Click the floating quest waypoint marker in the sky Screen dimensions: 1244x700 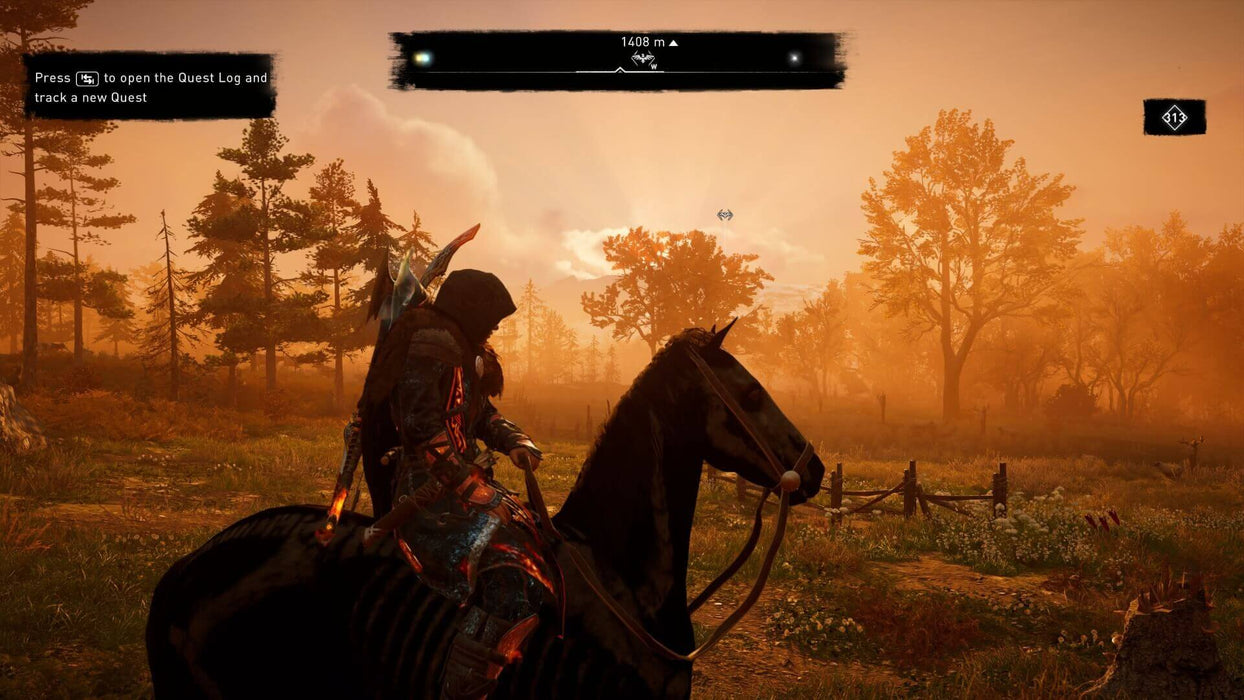[725, 215]
